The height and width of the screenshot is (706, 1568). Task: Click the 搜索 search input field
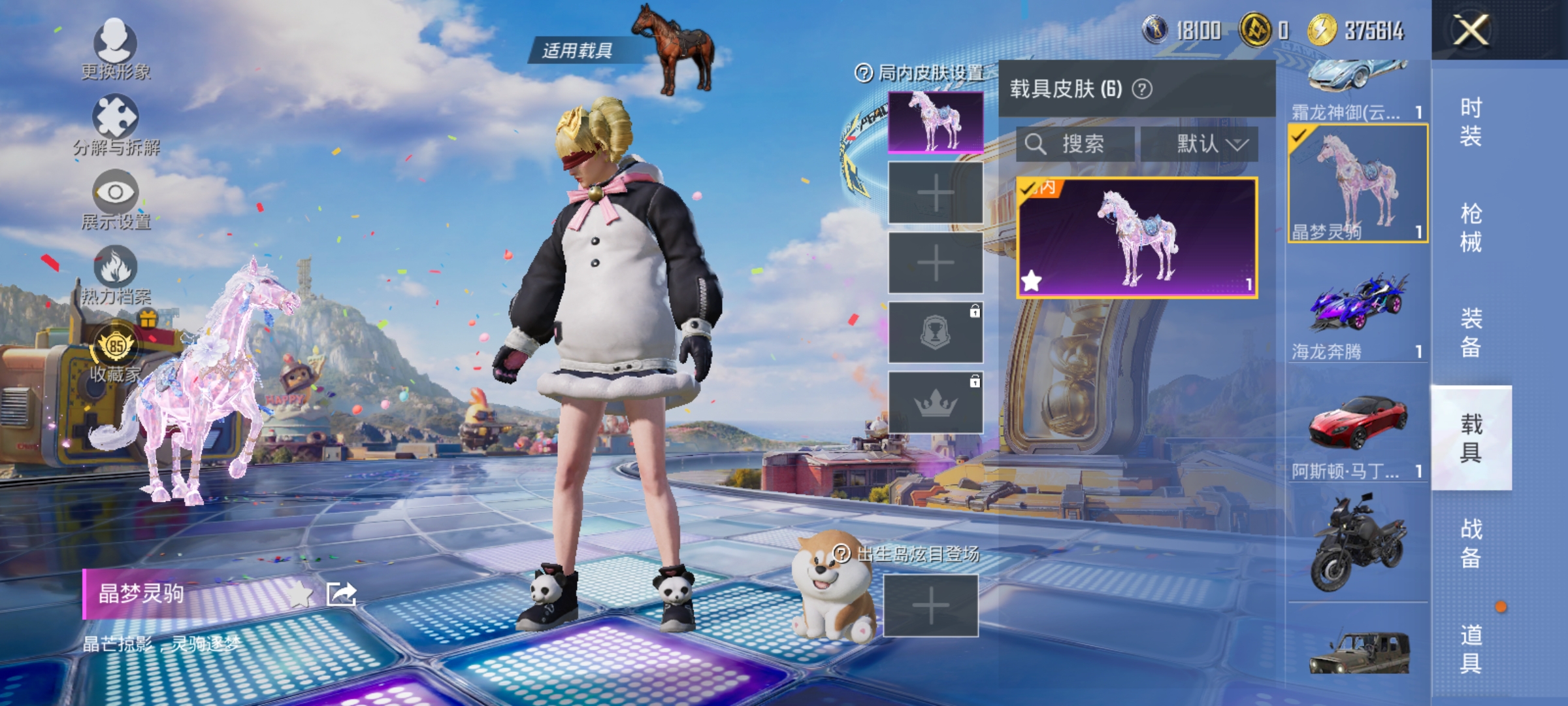tap(1078, 145)
